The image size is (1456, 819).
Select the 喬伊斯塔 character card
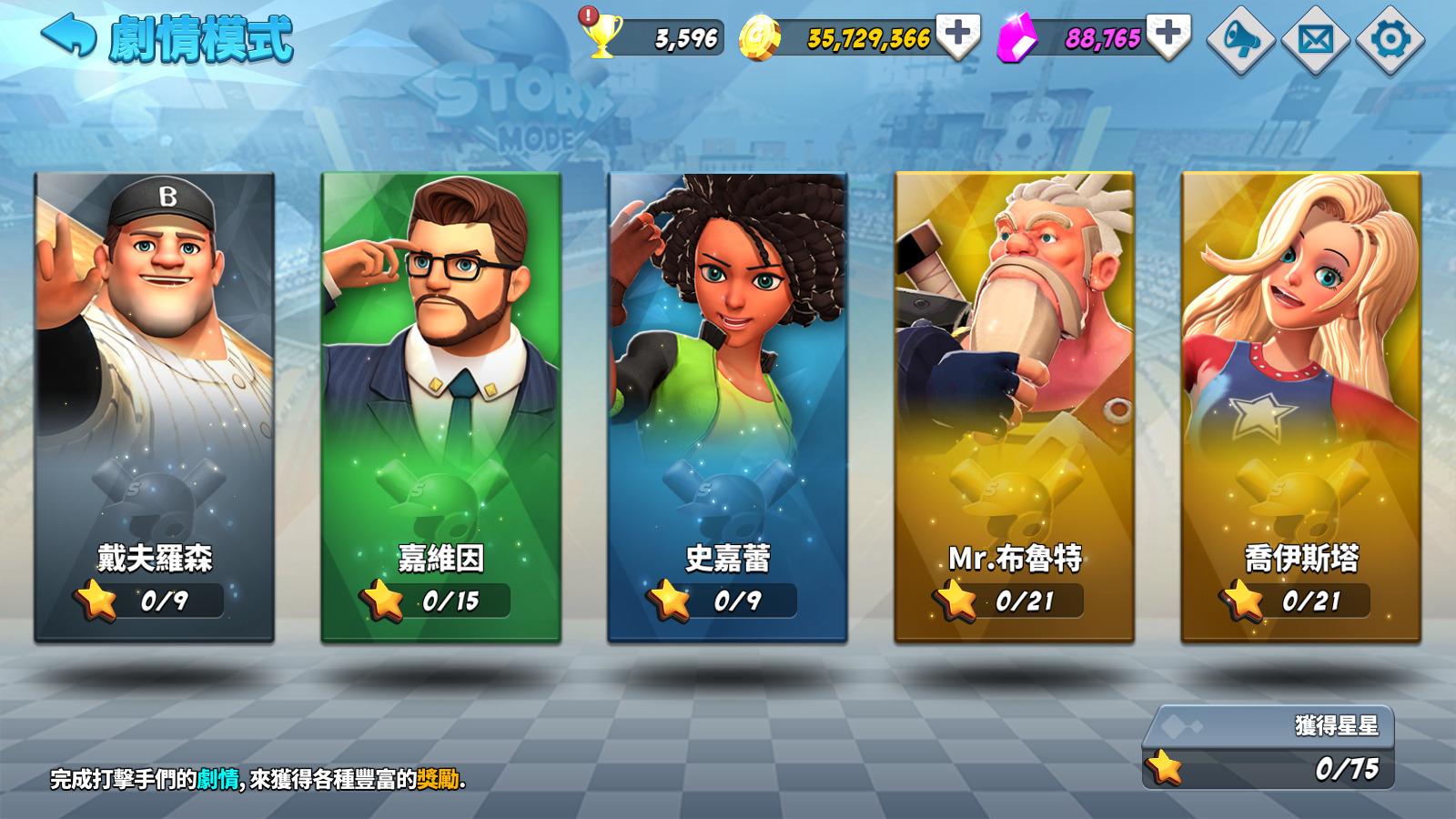(1303, 400)
